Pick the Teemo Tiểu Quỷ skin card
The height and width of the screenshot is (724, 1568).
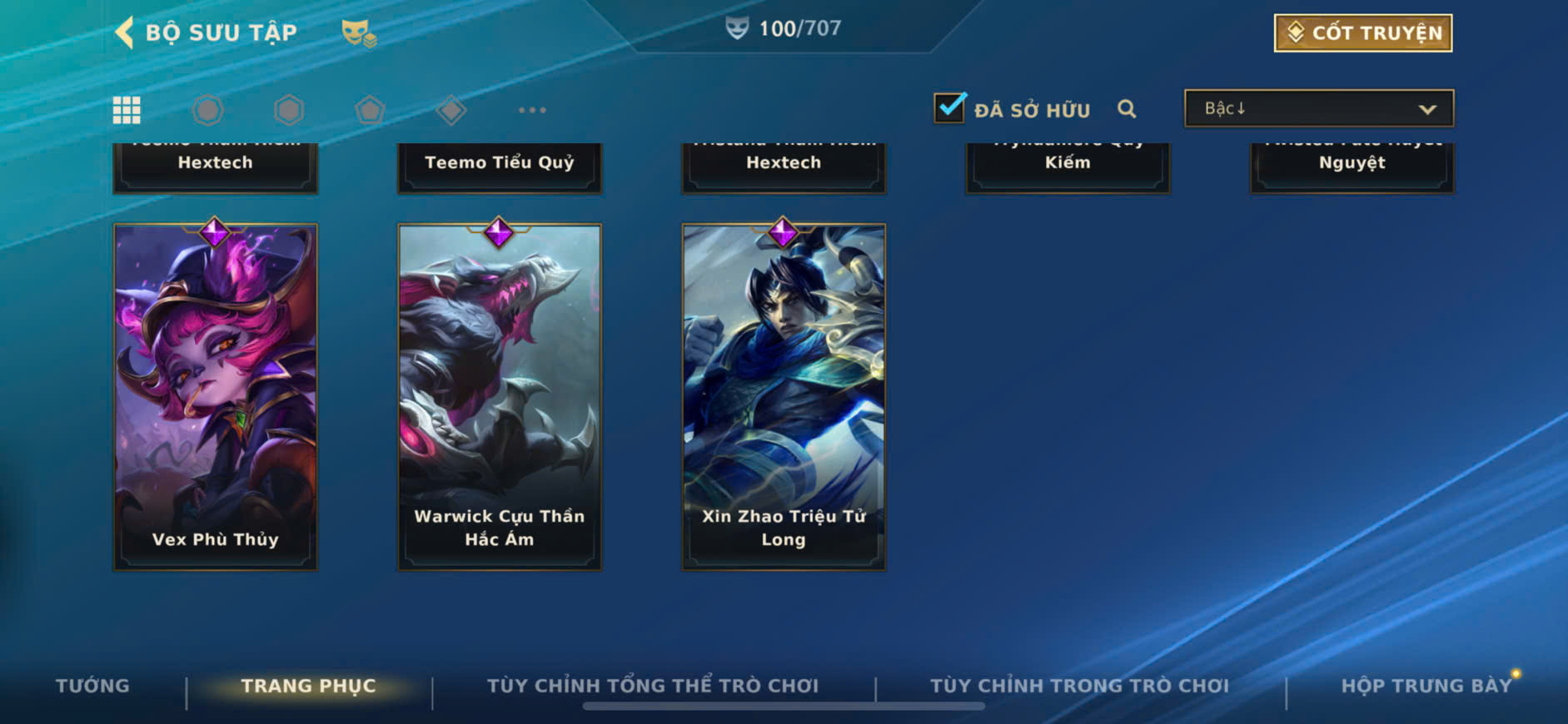click(500, 166)
